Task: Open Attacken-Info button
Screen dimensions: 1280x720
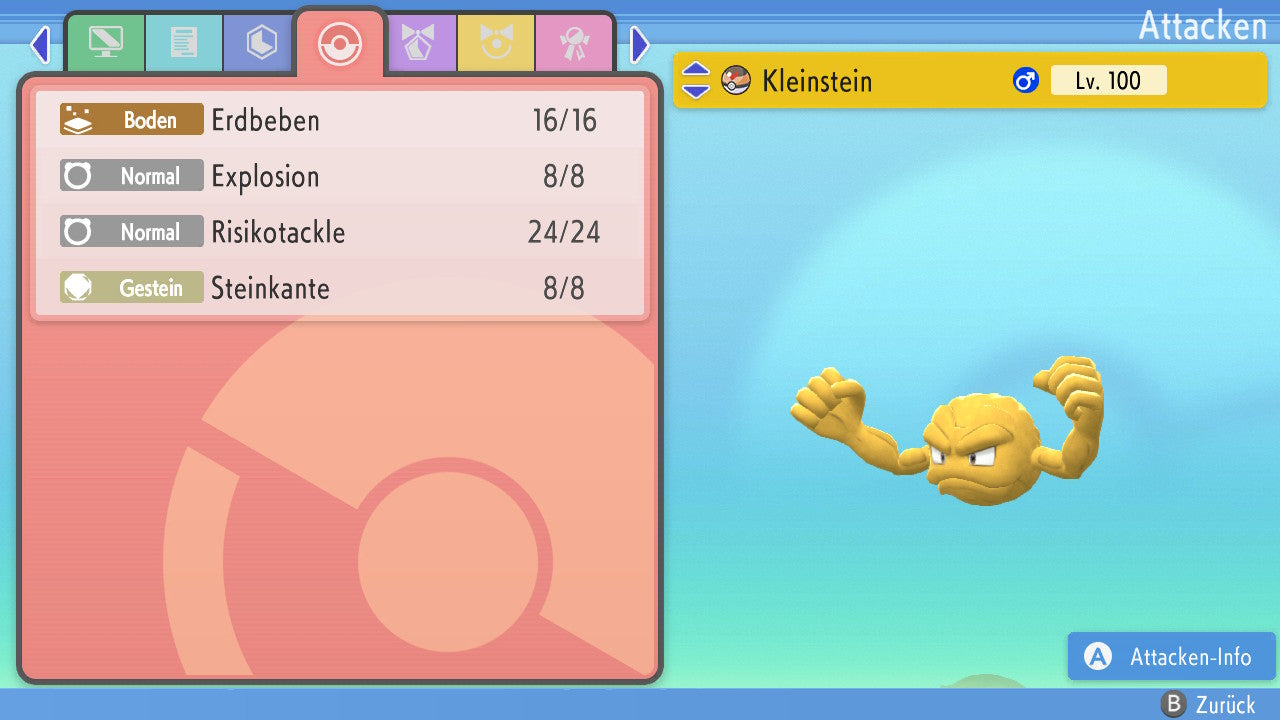Action: pos(1170,657)
